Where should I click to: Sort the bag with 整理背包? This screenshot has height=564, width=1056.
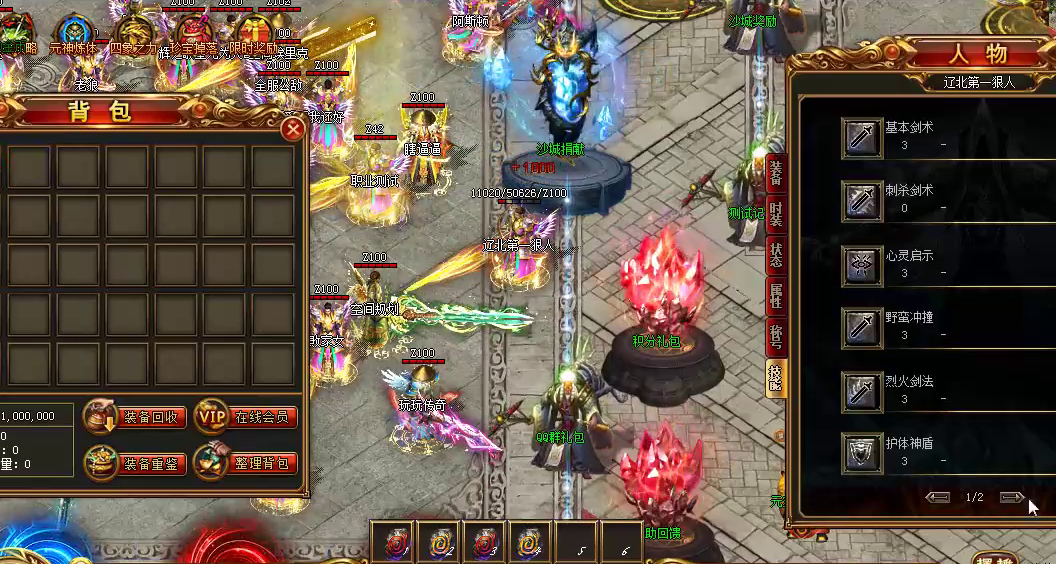pos(247,463)
